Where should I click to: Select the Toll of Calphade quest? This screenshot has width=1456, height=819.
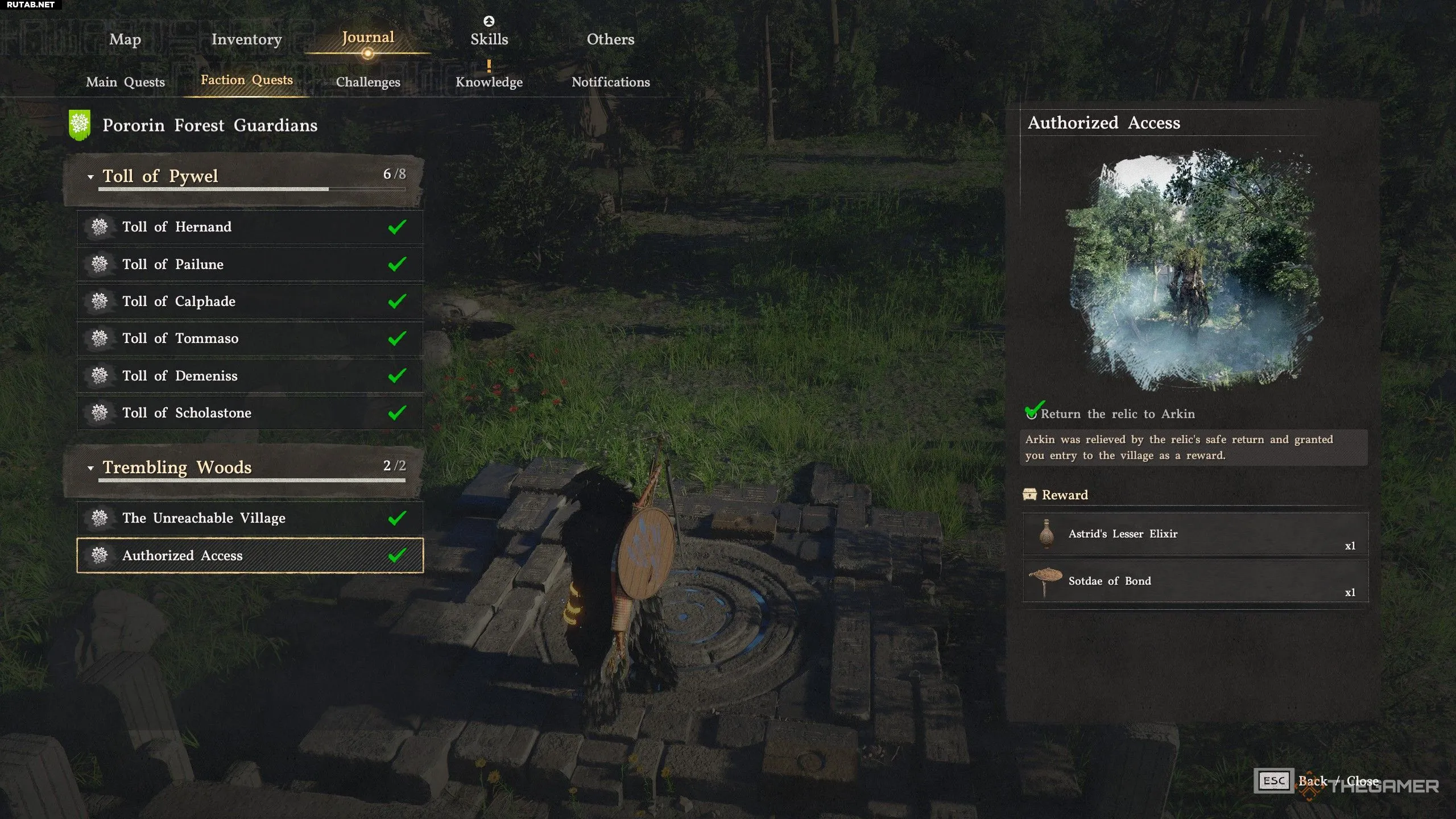pyautogui.click(x=249, y=301)
